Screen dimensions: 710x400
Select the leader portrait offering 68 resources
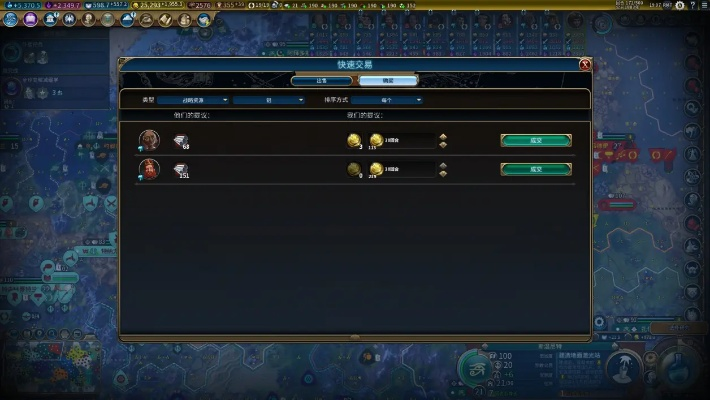(x=149, y=139)
